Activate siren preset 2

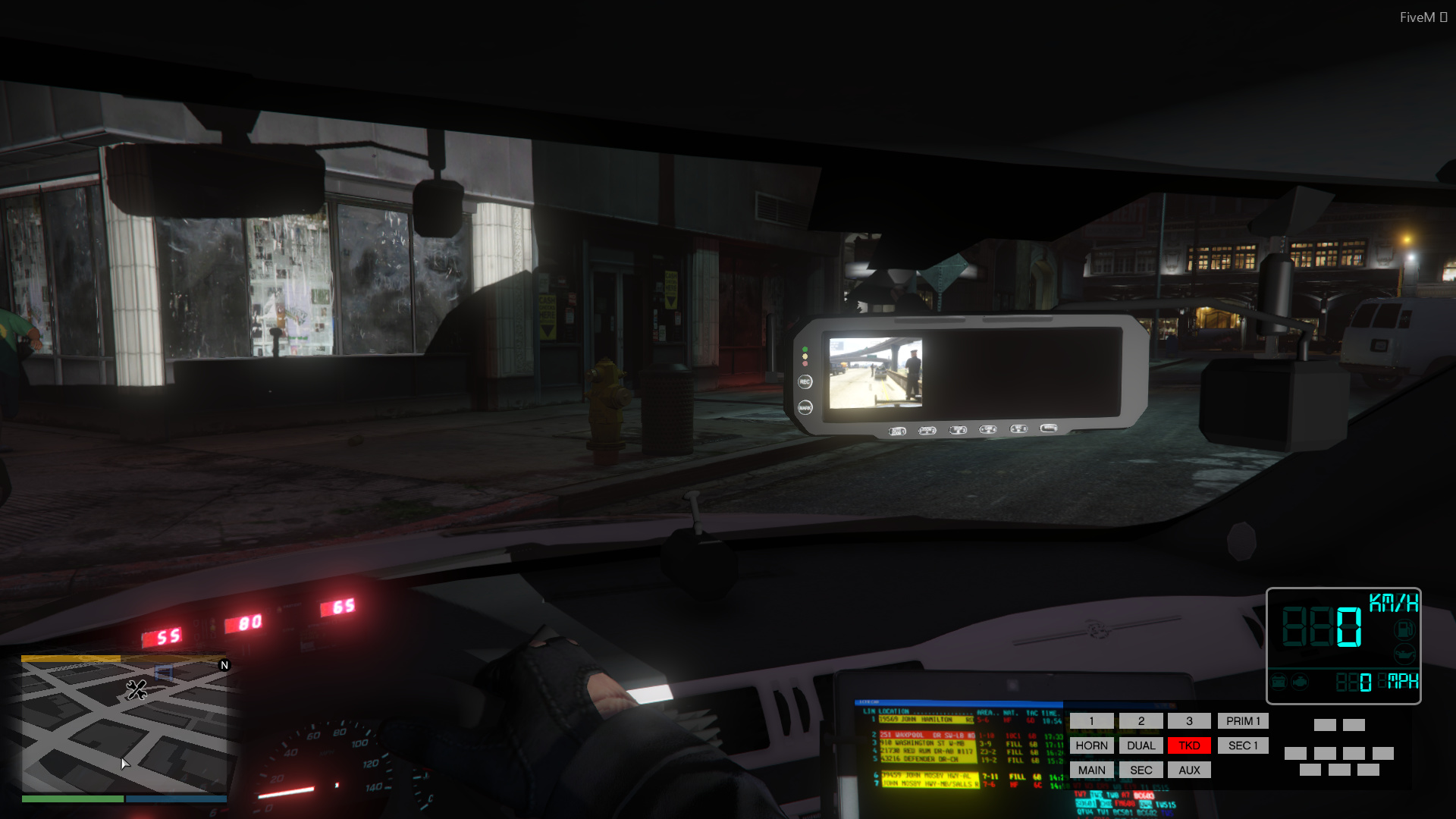1141,721
